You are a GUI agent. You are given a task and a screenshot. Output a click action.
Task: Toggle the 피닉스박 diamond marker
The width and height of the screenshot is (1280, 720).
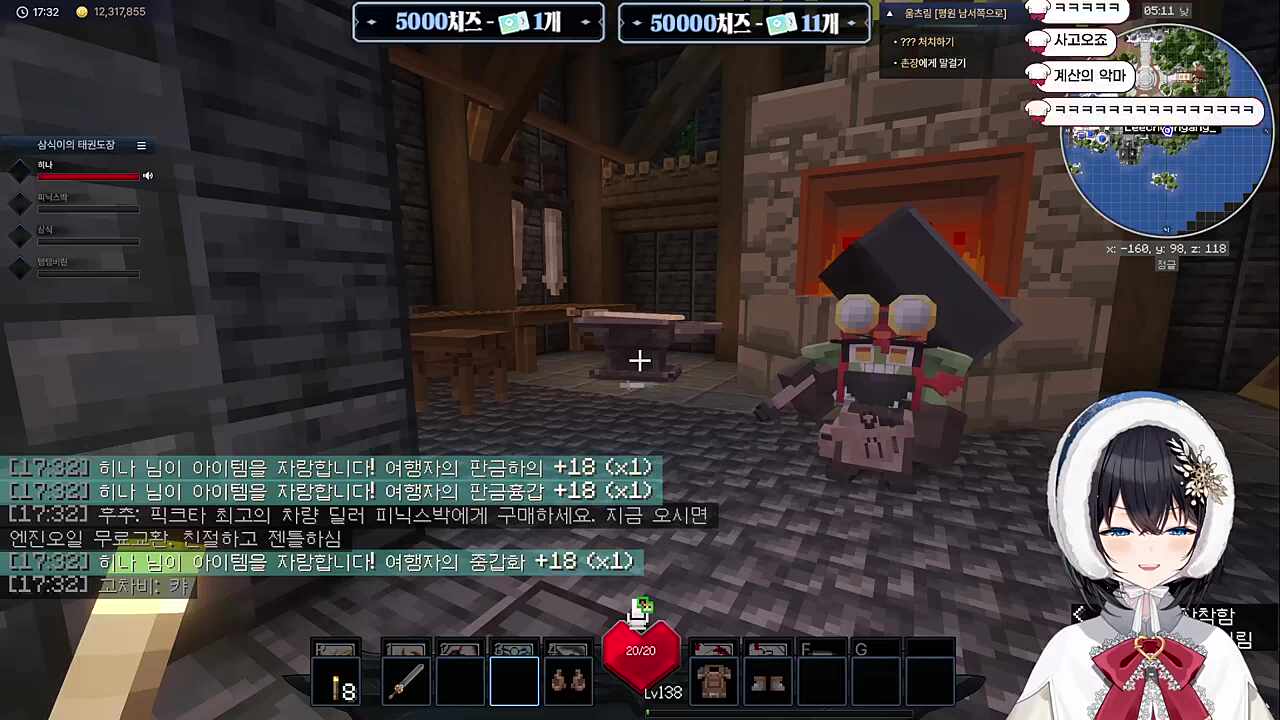pyautogui.click(x=20, y=203)
